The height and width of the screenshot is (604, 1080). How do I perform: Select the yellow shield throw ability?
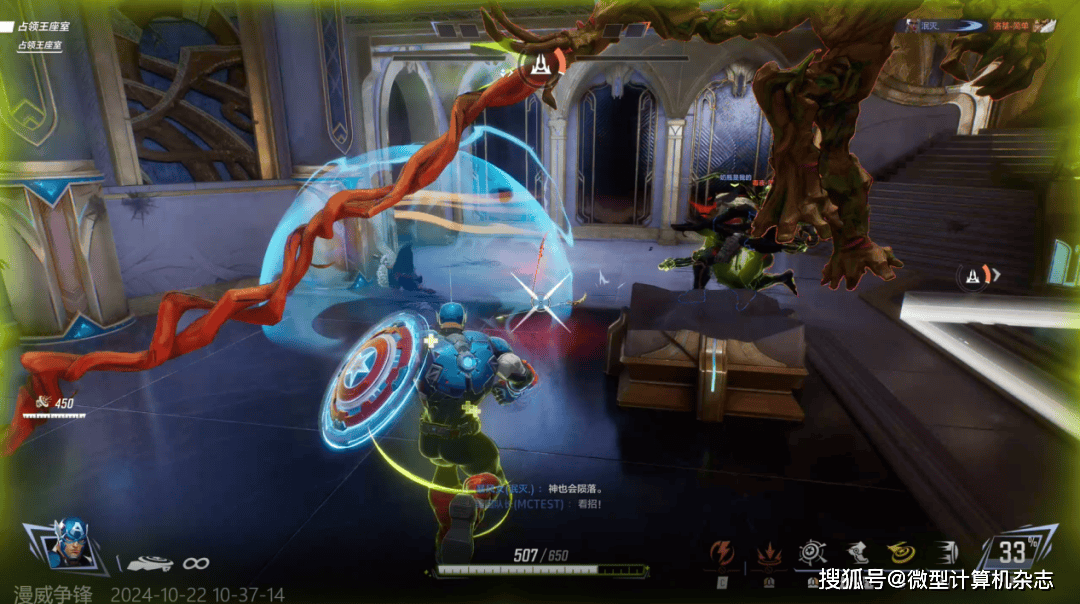(x=900, y=552)
